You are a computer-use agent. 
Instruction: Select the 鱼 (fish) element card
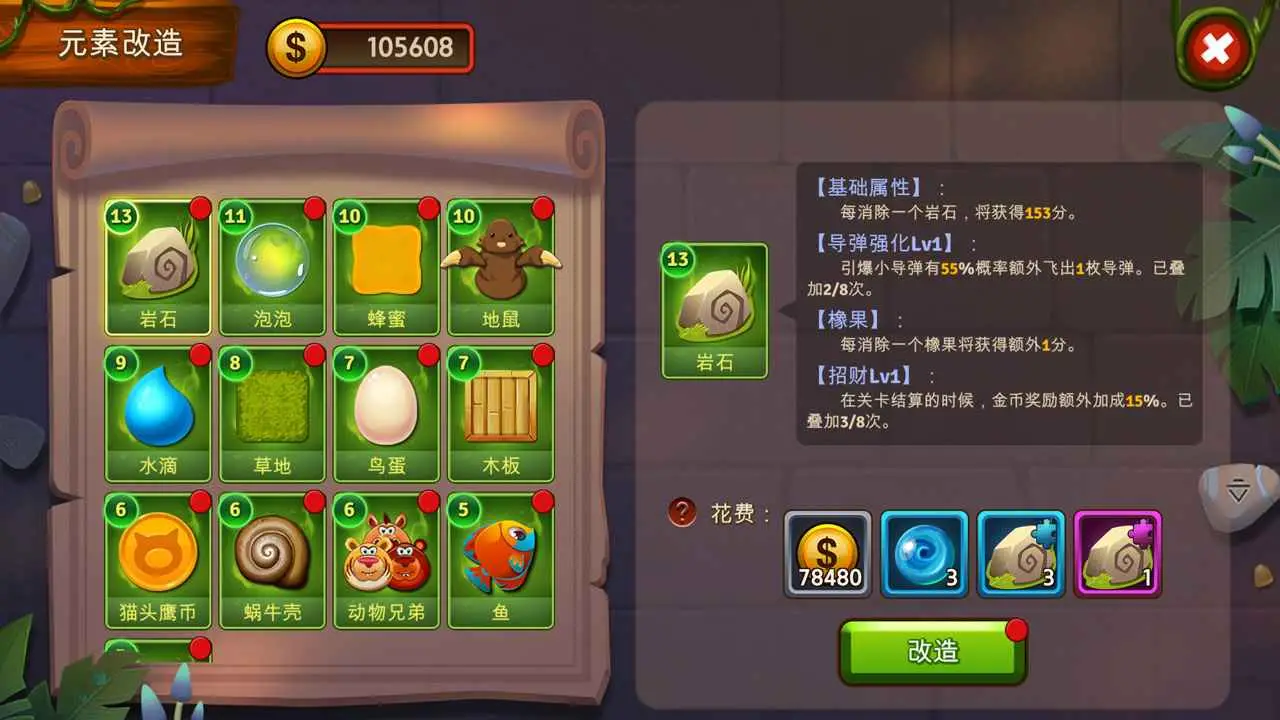pyautogui.click(x=500, y=557)
